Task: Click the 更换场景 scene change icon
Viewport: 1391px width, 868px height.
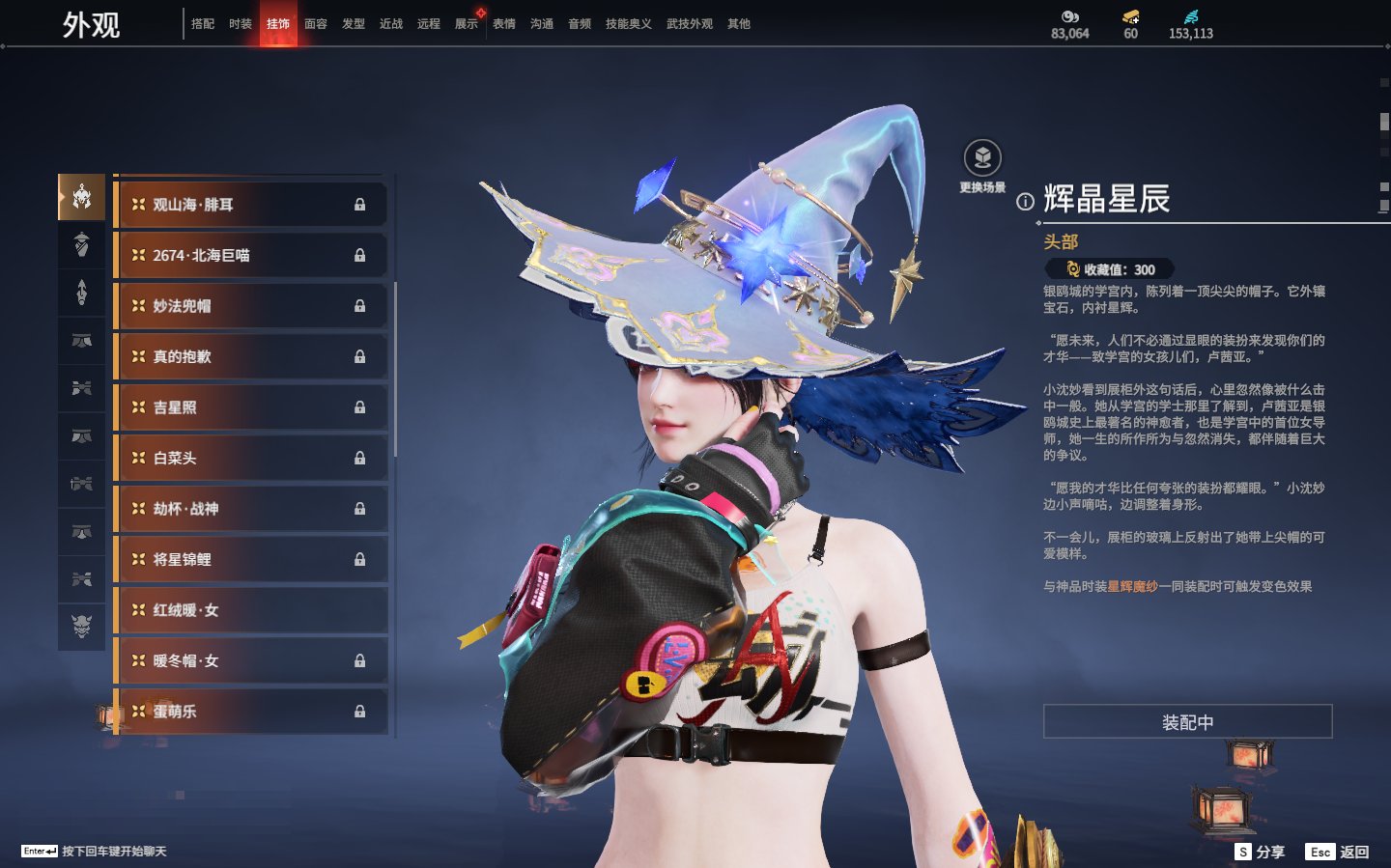Action: click(982, 159)
